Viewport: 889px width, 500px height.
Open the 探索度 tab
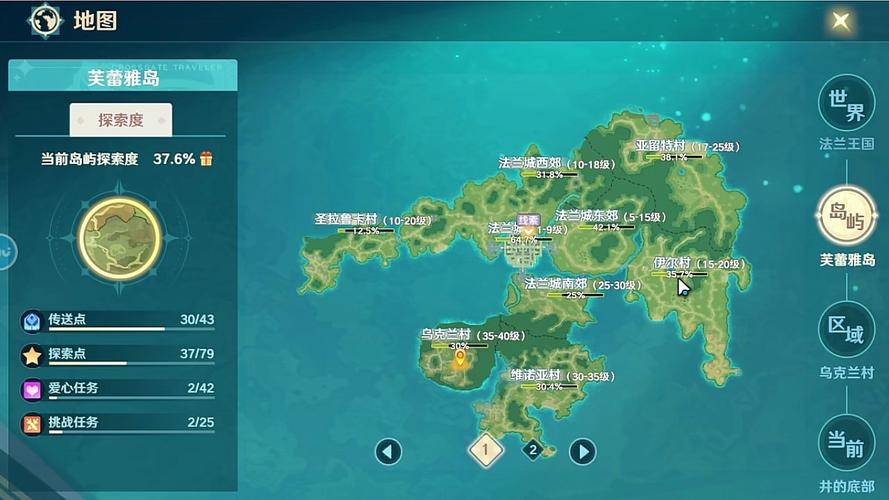click(121, 120)
